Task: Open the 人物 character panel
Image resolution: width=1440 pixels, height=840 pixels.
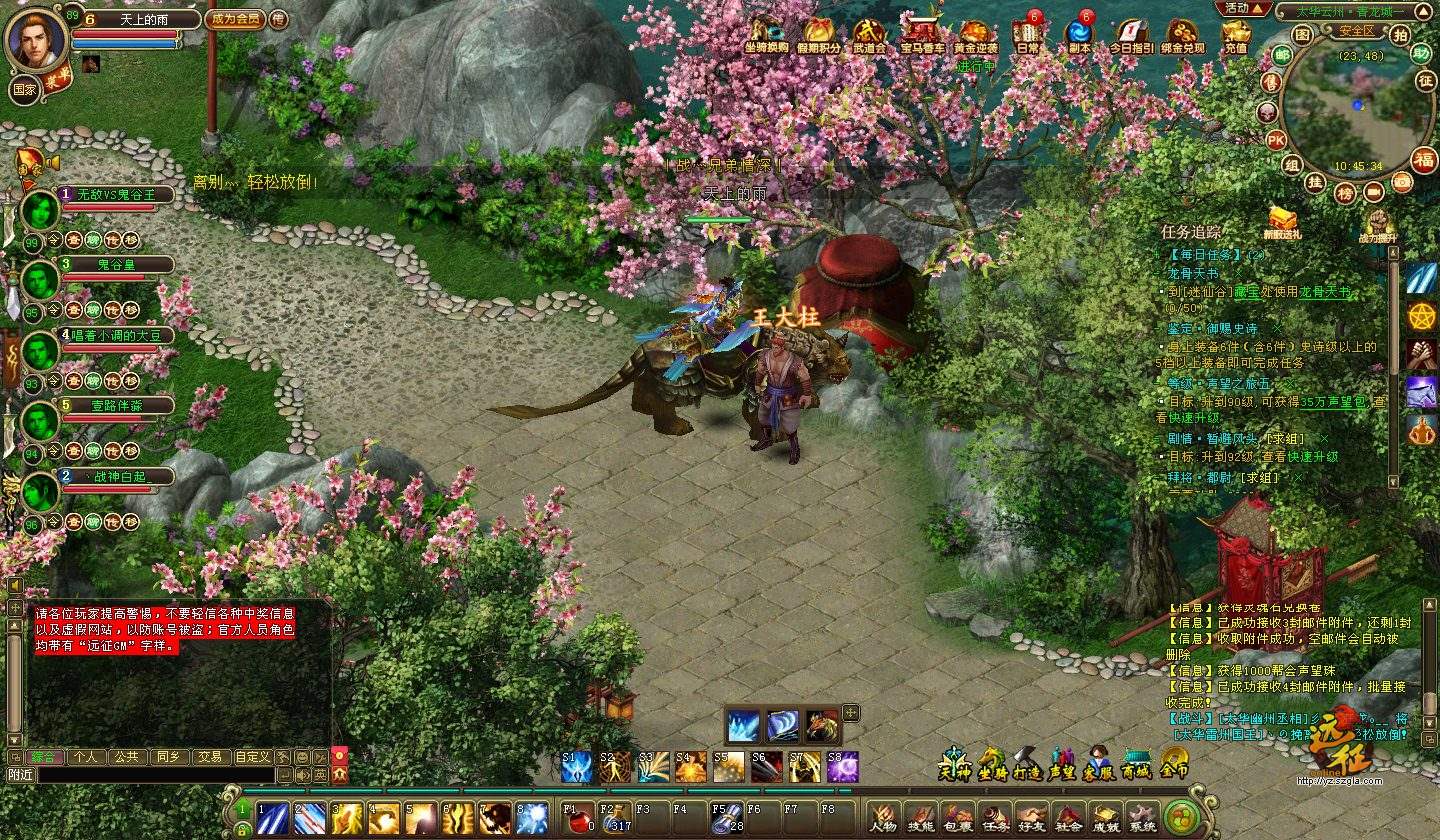Action: [x=883, y=818]
